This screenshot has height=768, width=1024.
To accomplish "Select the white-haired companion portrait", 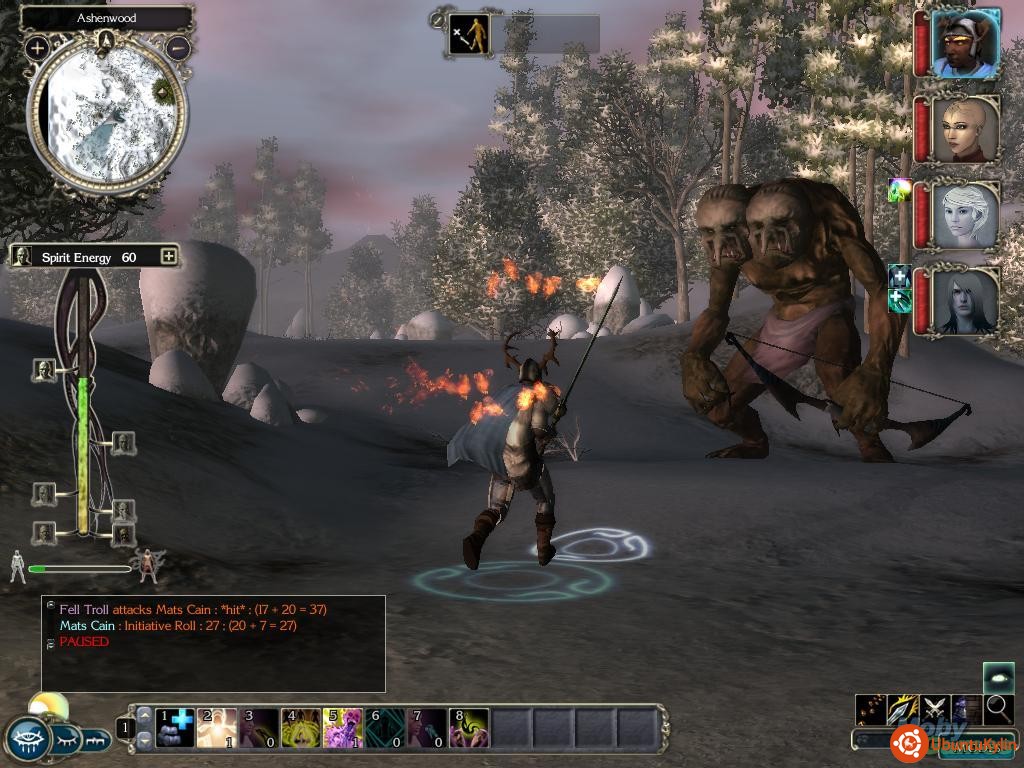I will pyautogui.click(x=965, y=214).
